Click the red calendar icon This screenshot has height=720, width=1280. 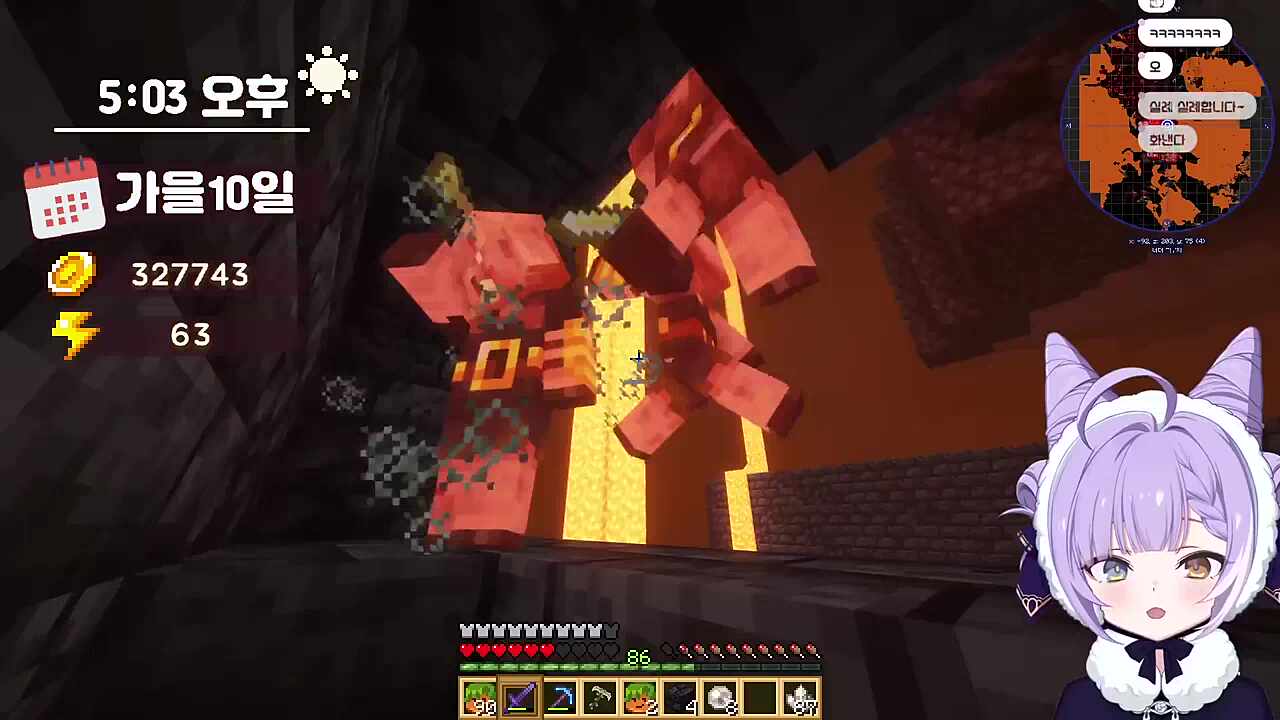(65, 197)
